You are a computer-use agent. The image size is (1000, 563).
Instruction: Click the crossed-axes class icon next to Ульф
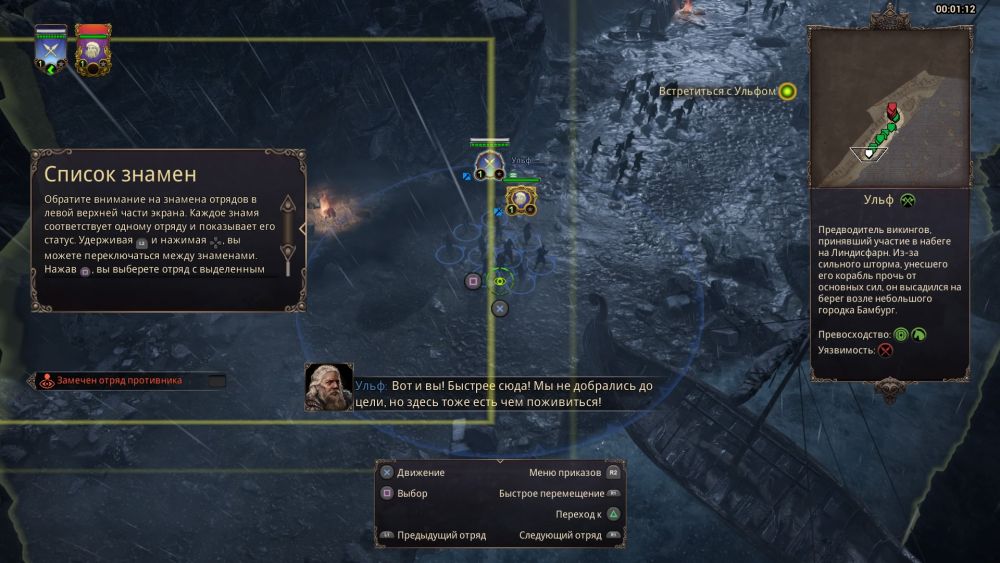[x=908, y=200]
